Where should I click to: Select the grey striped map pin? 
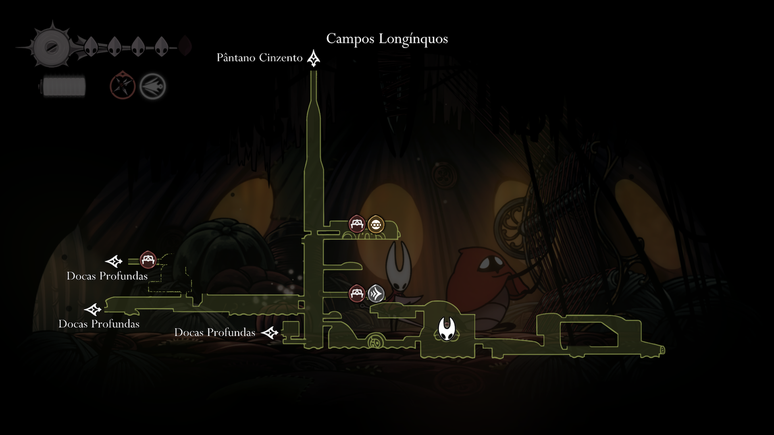(375, 294)
